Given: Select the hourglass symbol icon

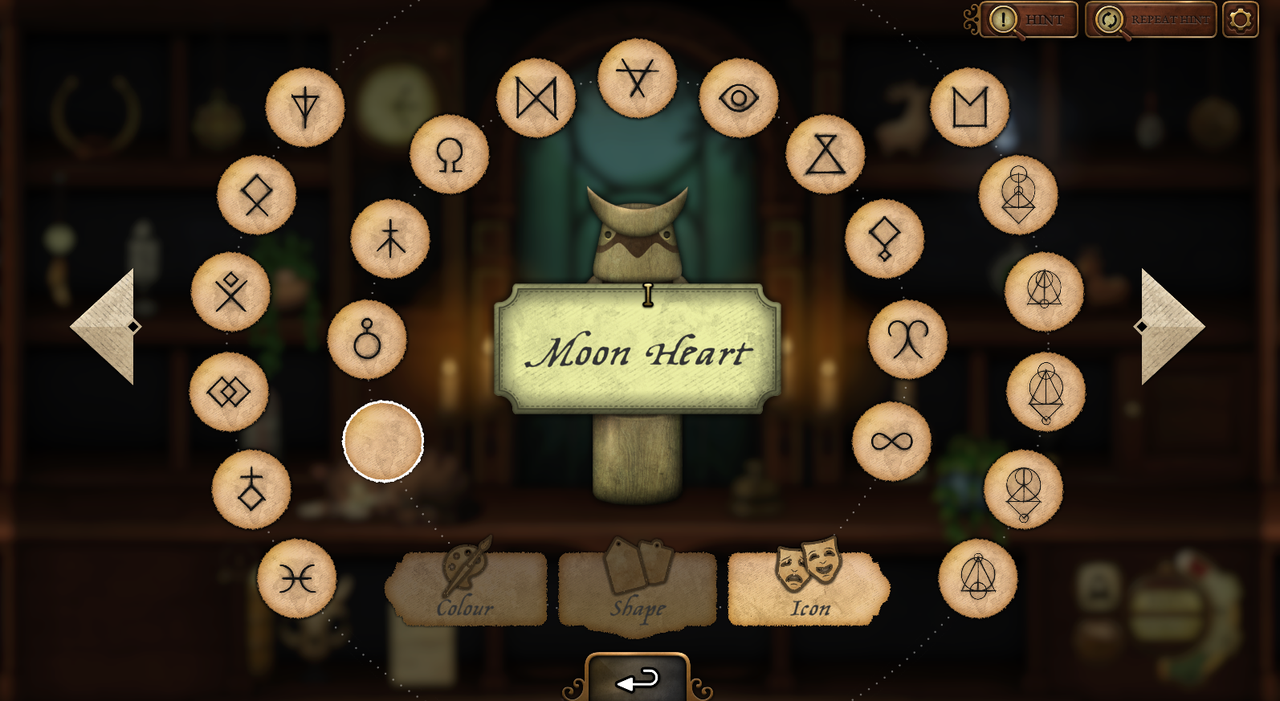Looking at the screenshot, I should click(825, 154).
